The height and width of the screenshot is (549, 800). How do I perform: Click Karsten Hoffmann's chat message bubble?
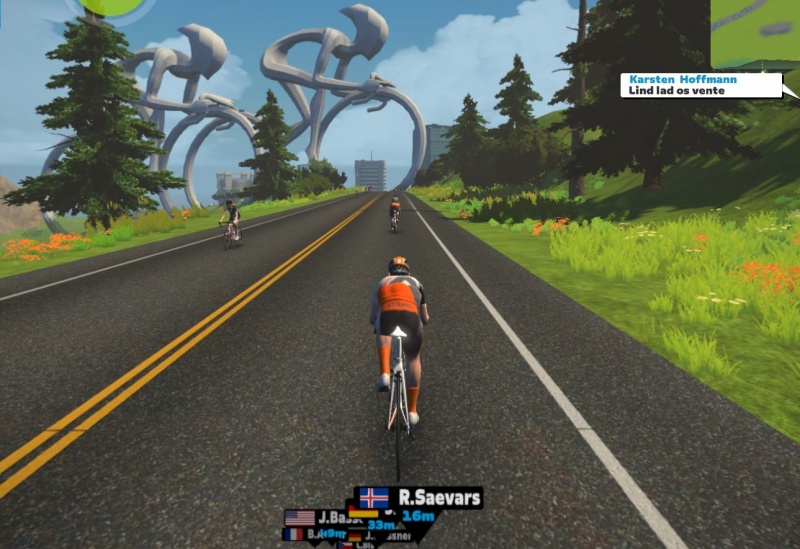(700, 85)
